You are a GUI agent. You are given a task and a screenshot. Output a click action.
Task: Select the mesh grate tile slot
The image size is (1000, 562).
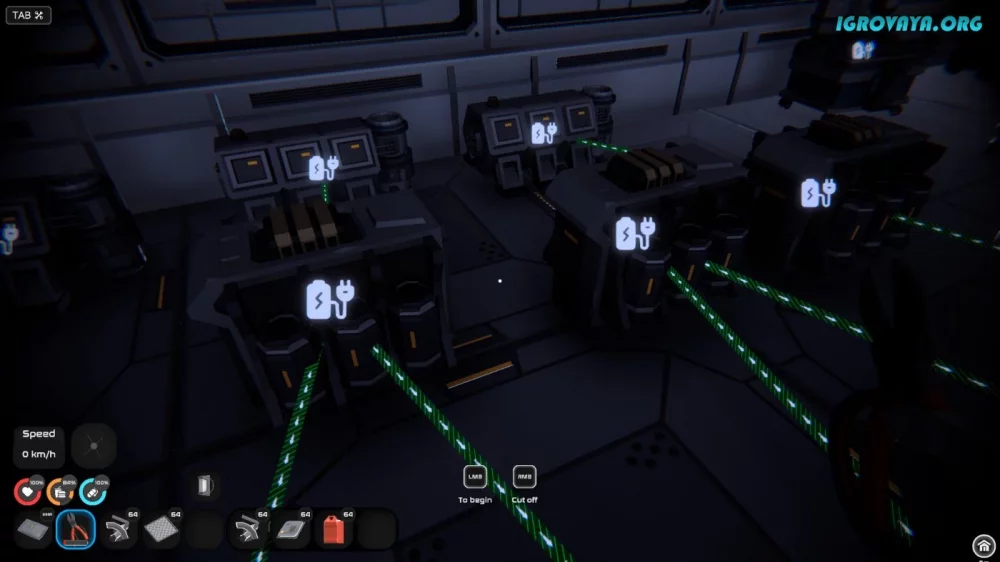162,530
